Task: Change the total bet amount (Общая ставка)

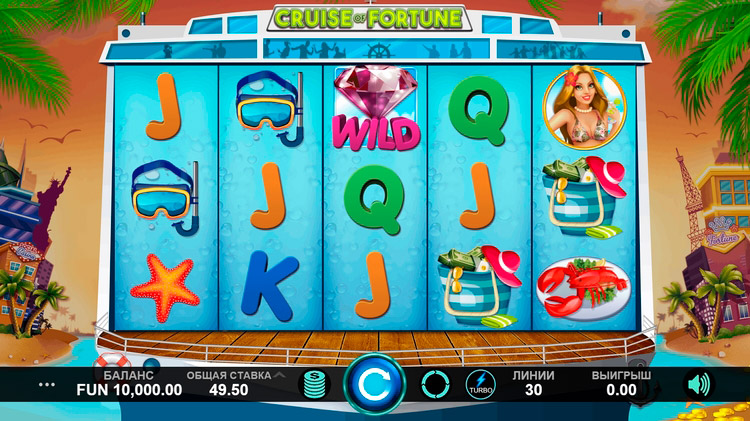Action: [x=227, y=384]
